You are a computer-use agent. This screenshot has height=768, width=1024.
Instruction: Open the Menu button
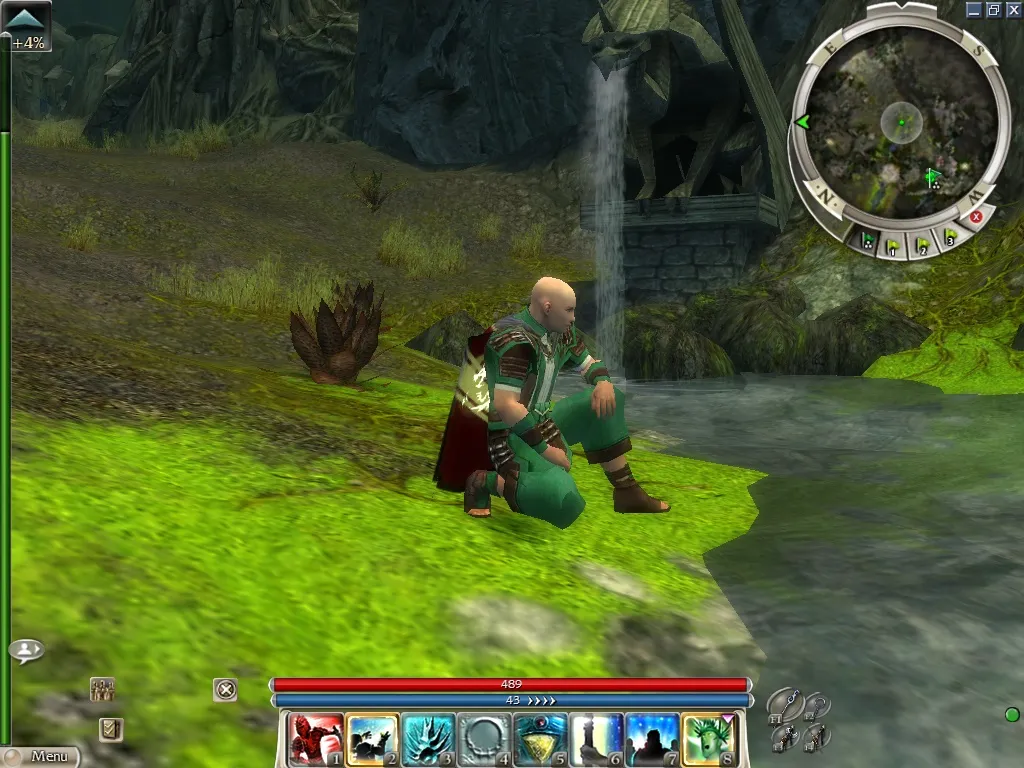tap(40, 757)
